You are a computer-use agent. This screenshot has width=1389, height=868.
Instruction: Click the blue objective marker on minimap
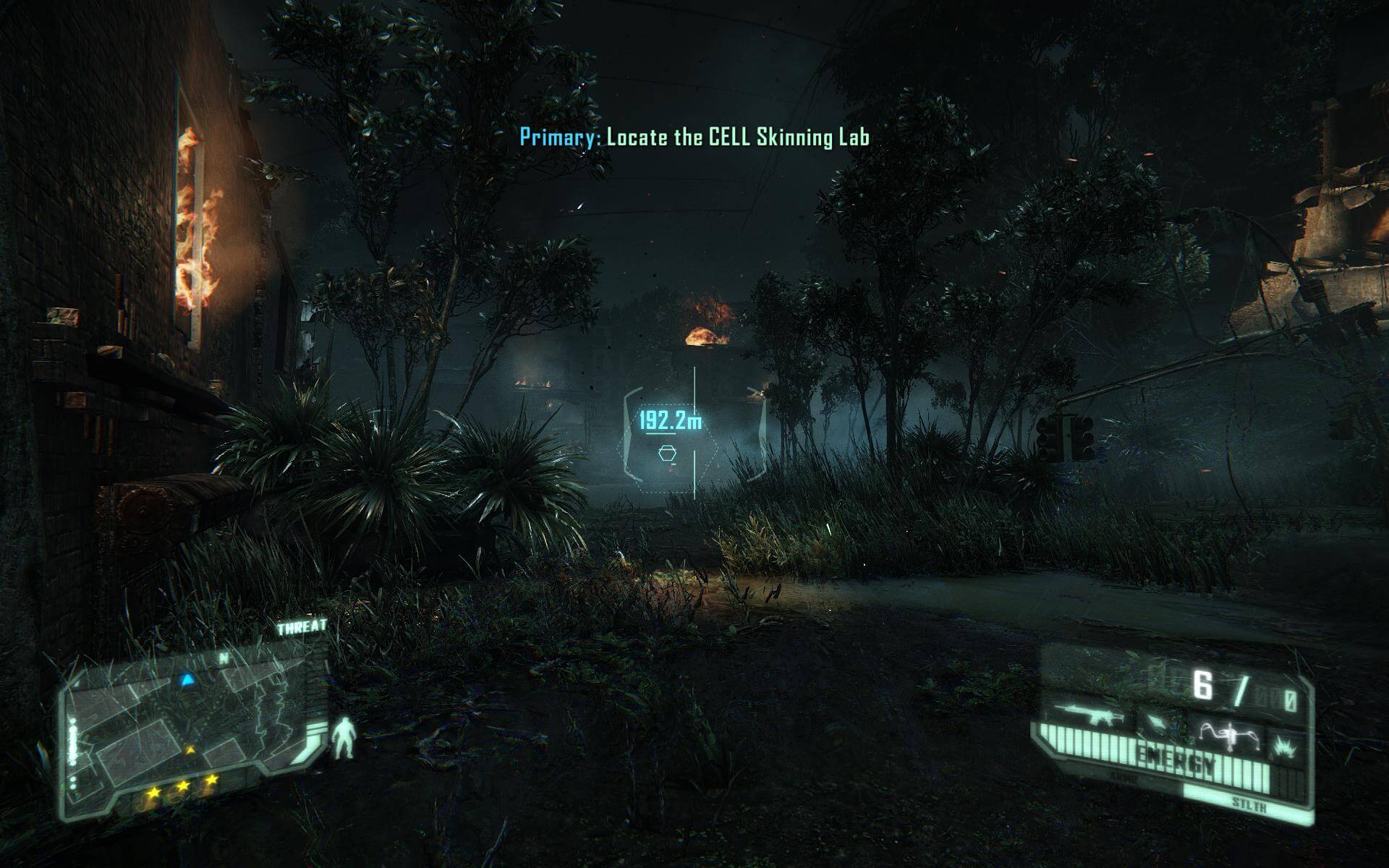(x=187, y=679)
